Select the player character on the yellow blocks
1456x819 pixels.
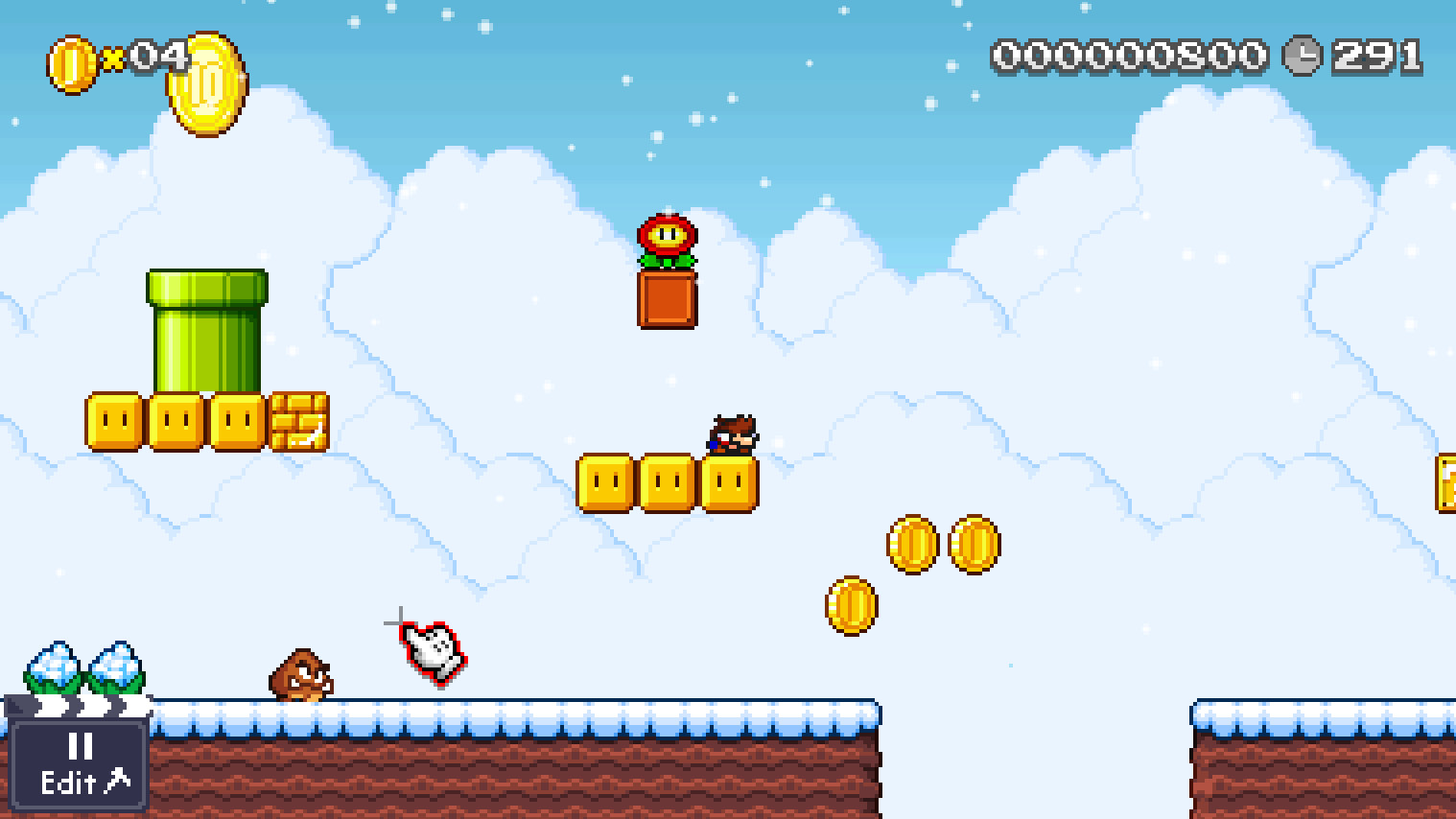[x=733, y=433]
